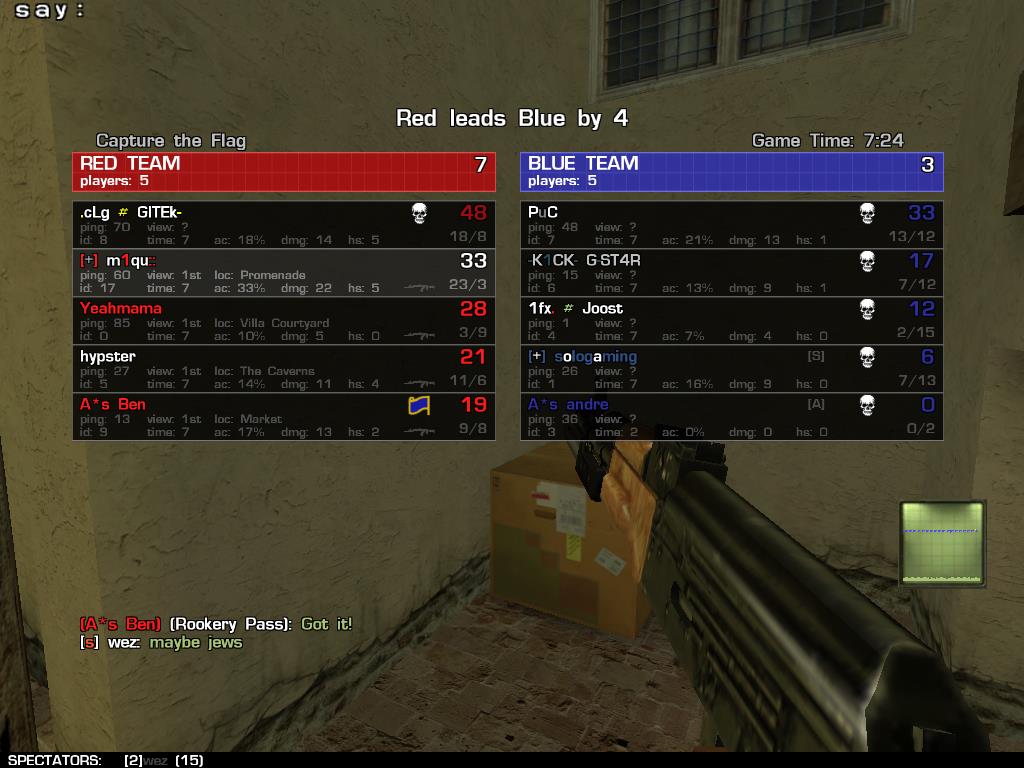
Task: Click the RED TEAM header
Action: tap(283, 171)
